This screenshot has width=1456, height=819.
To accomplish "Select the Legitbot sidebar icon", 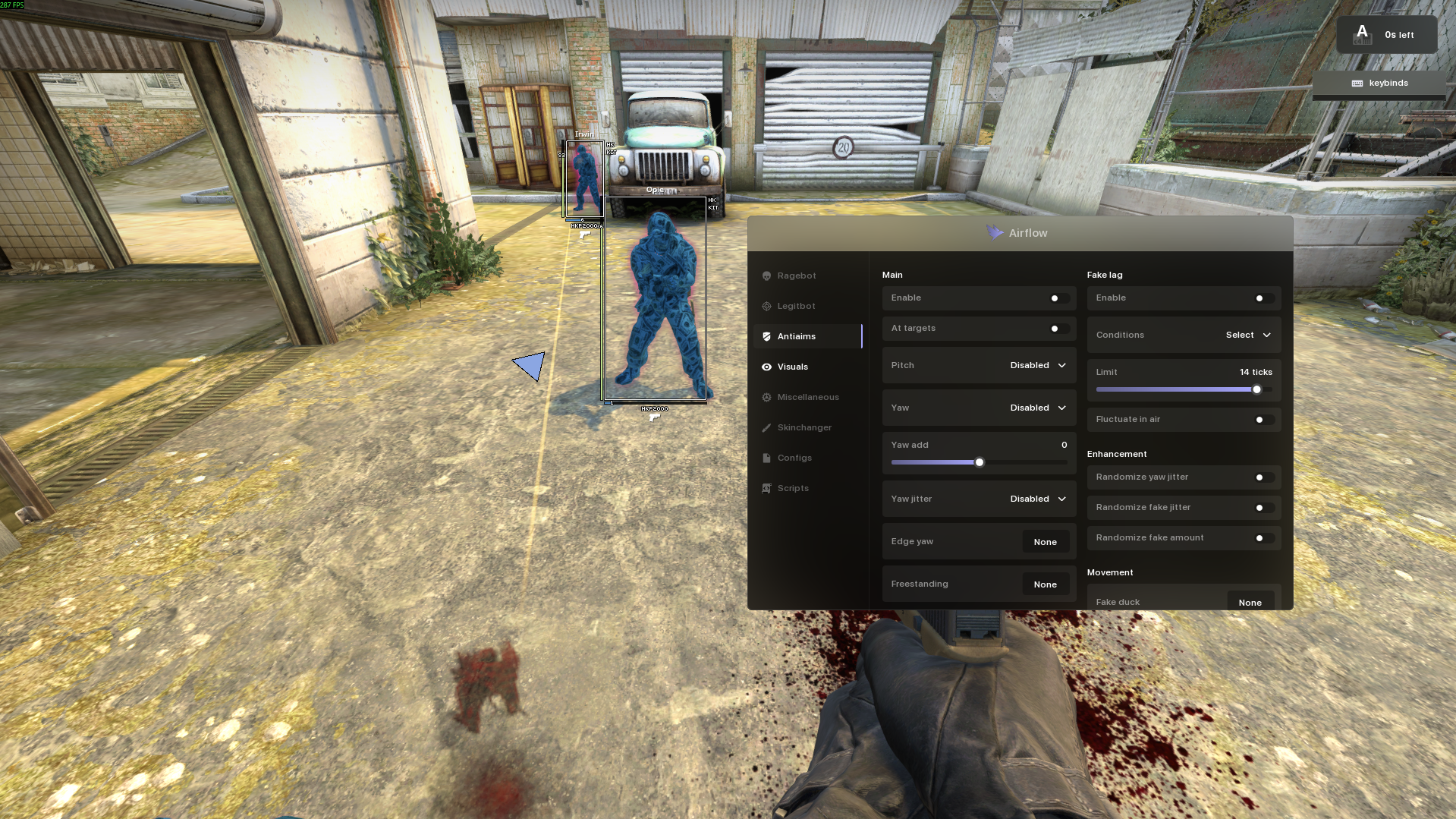I will click(x=766, y=306).
